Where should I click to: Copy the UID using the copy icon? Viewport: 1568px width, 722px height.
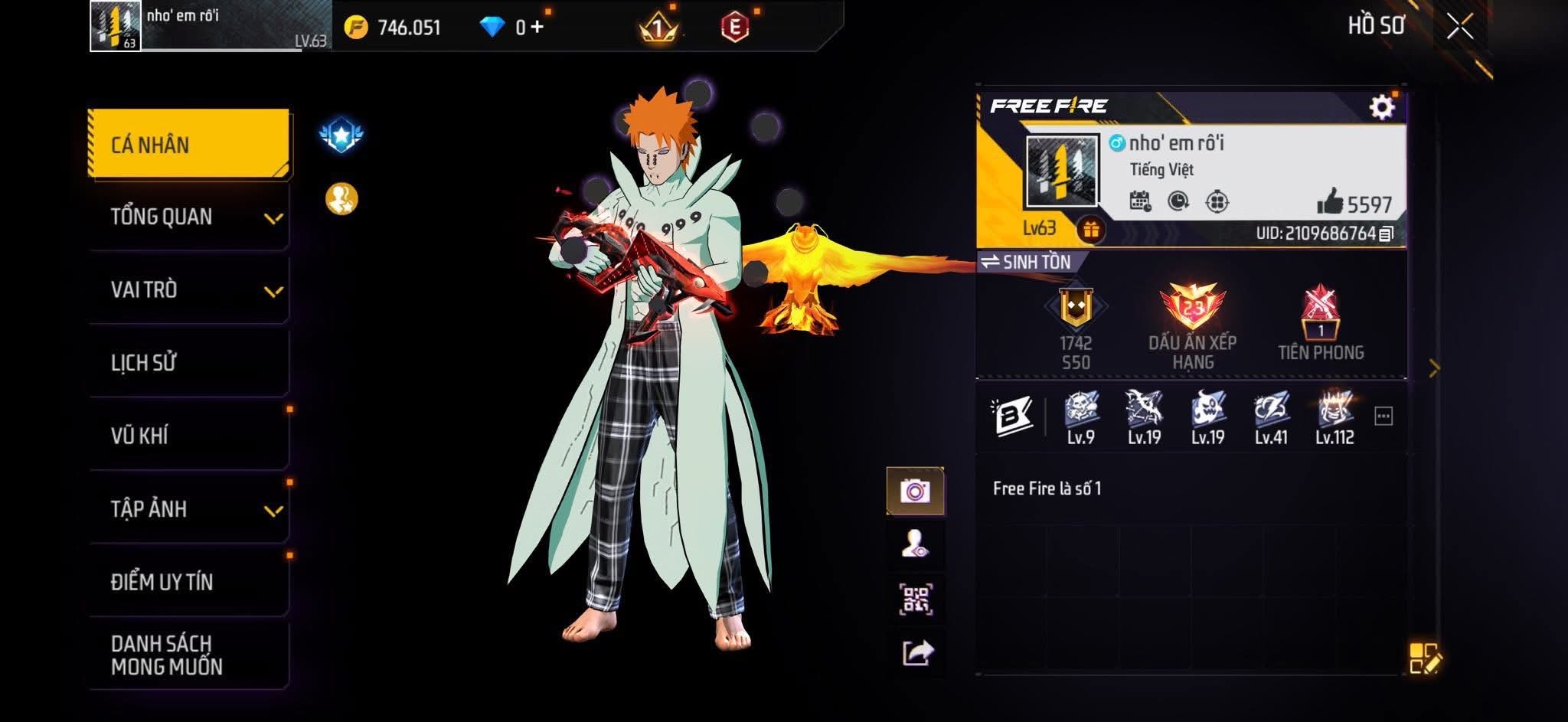tap(1386, 234)
